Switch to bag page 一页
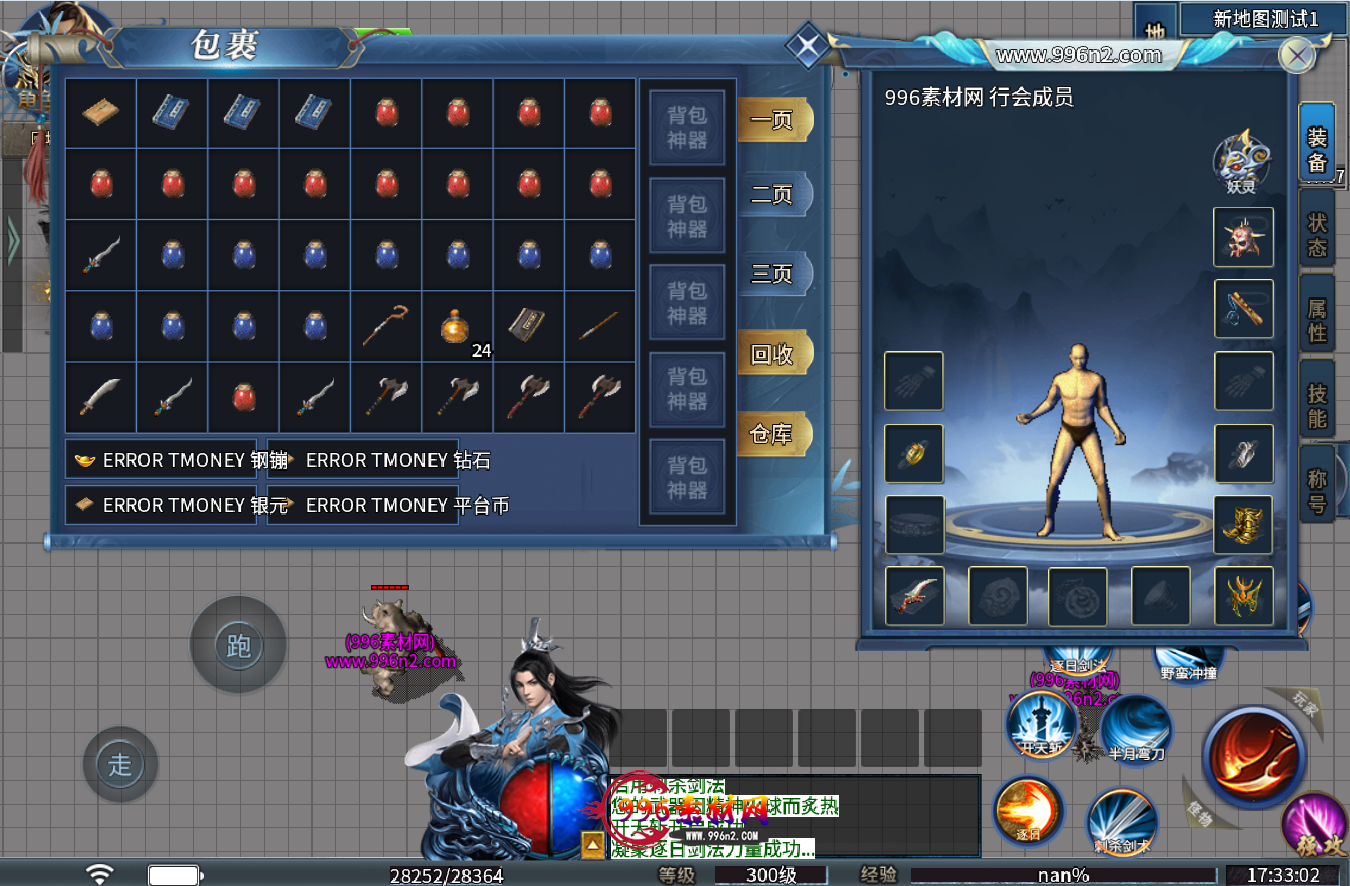This screenshot has width=1350, height=886. point(773,120)
